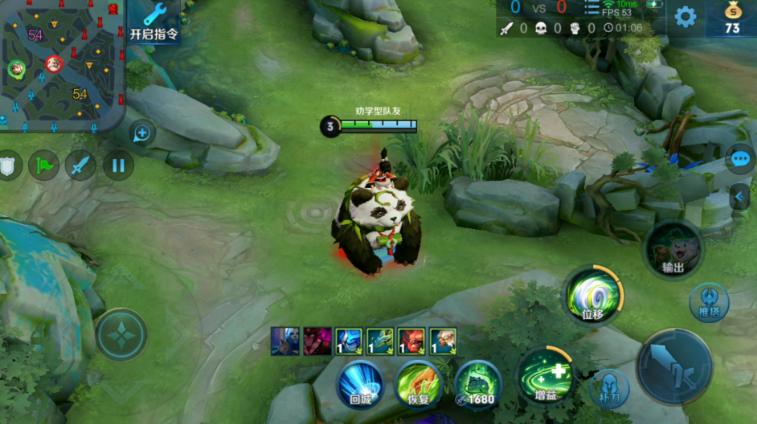Activate the 回城 recall skill
Viewport: 757px width, 424px height.
pyautogui.click(x=360, y=385)
